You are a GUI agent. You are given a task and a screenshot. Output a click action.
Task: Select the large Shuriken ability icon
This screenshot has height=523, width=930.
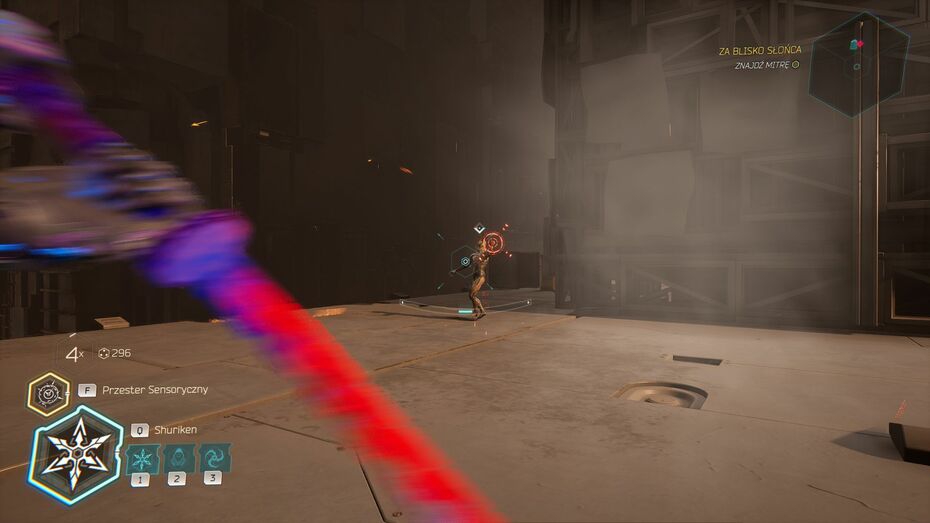click(x=76, y=454)
